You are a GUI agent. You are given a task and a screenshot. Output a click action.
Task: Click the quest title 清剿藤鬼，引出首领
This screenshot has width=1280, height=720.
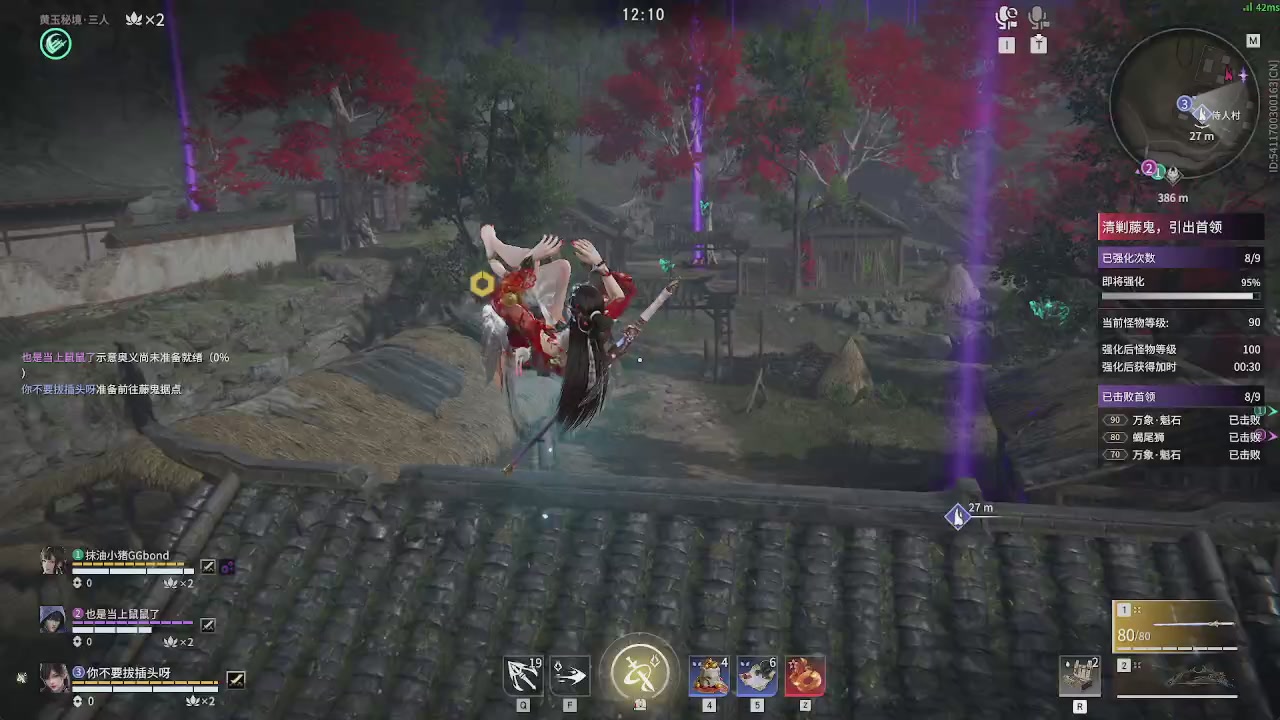1162,227
